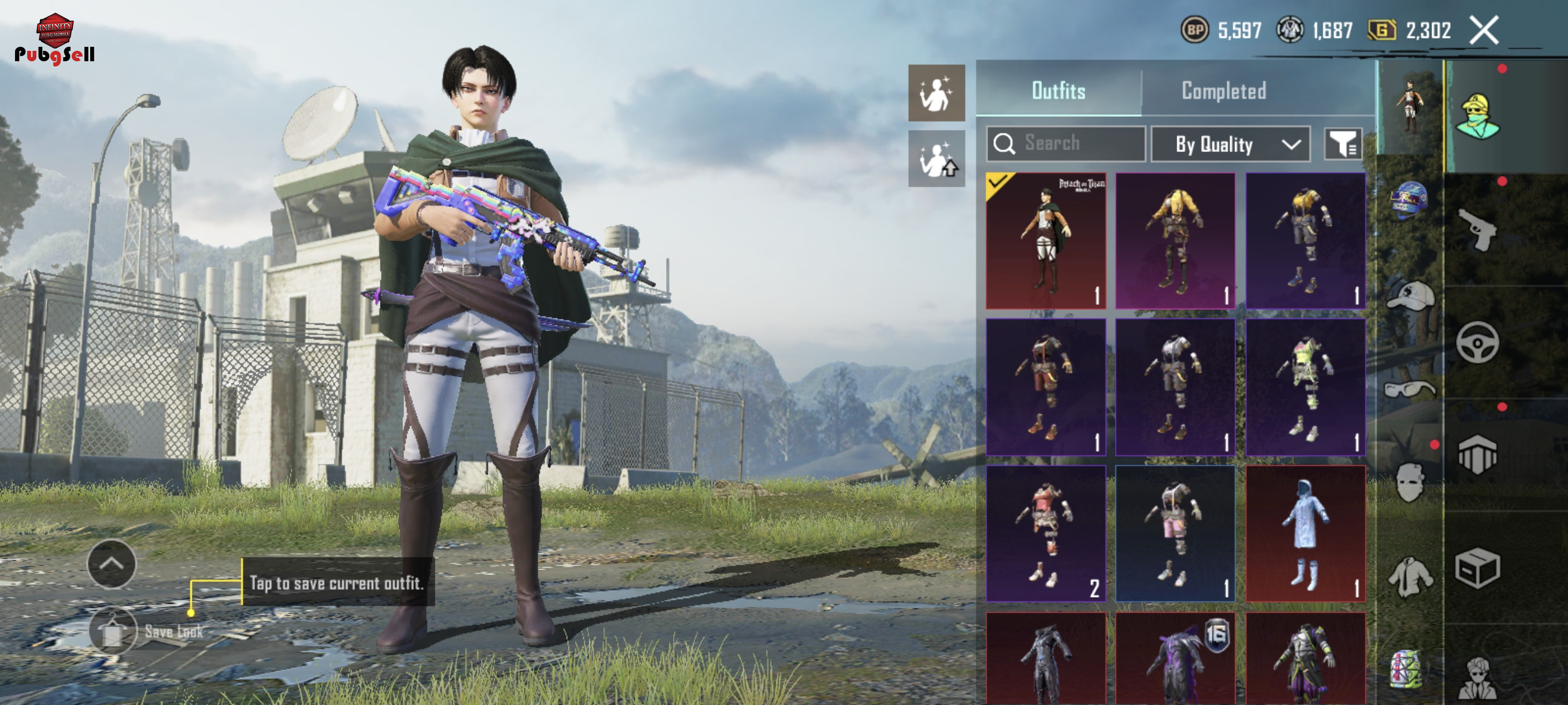Pick the outfit with level 16 badge
Screen dimensions: 1568x705
[1175, 660]
